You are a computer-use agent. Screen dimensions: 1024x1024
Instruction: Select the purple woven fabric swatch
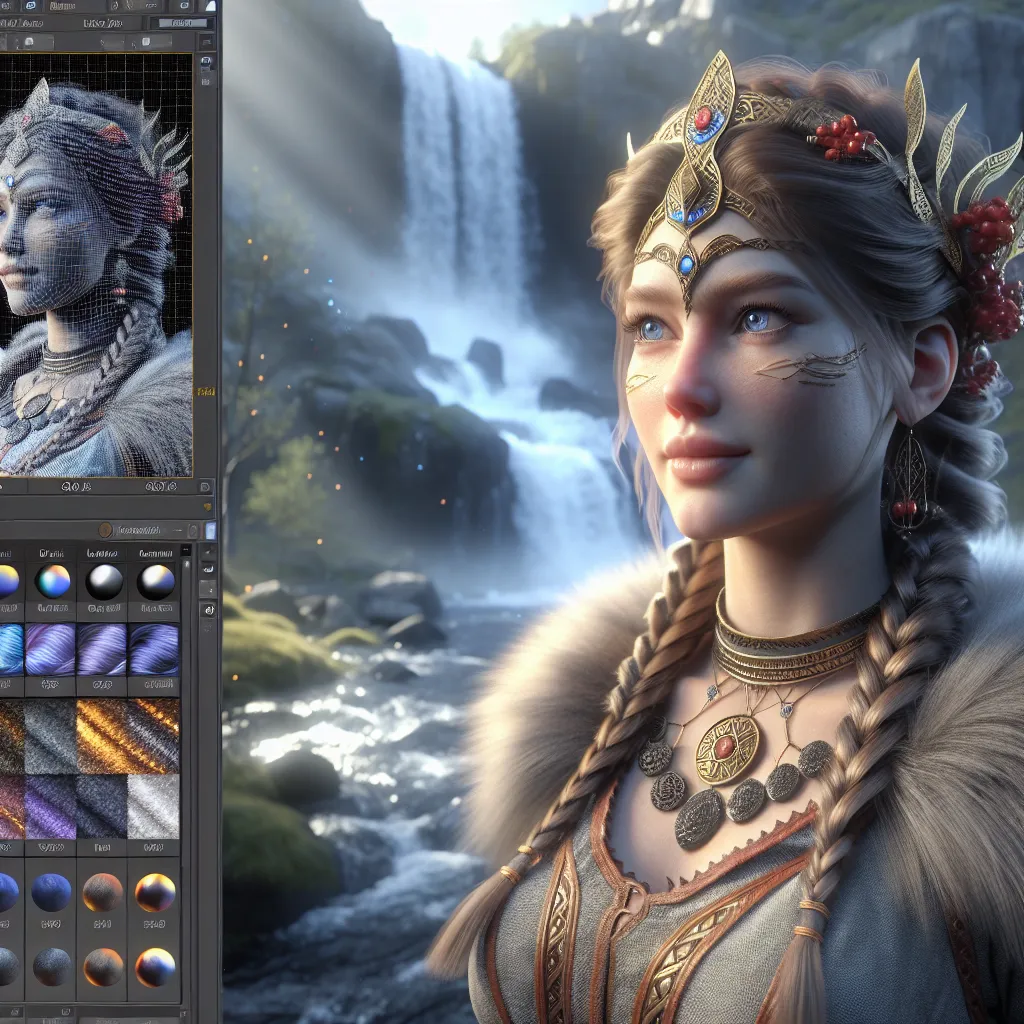point(50,806)
